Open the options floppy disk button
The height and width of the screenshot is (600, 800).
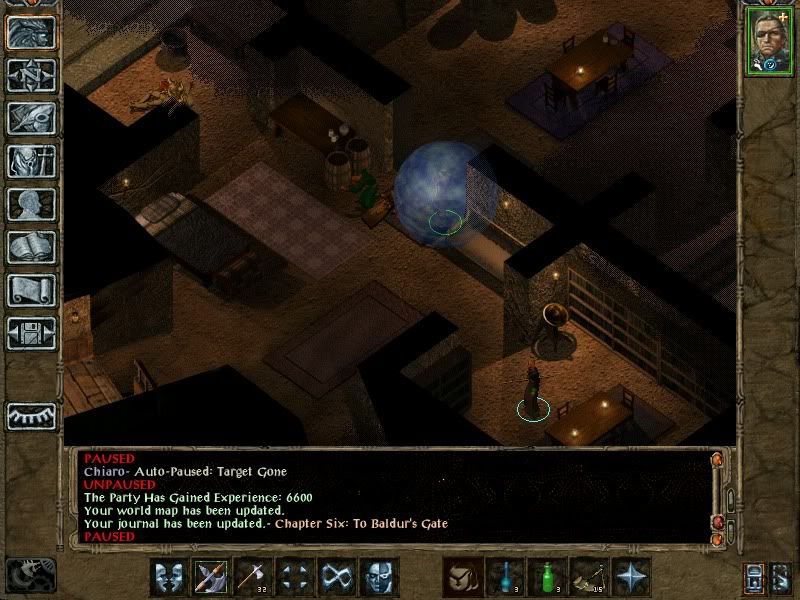click(x=31, y=333)
